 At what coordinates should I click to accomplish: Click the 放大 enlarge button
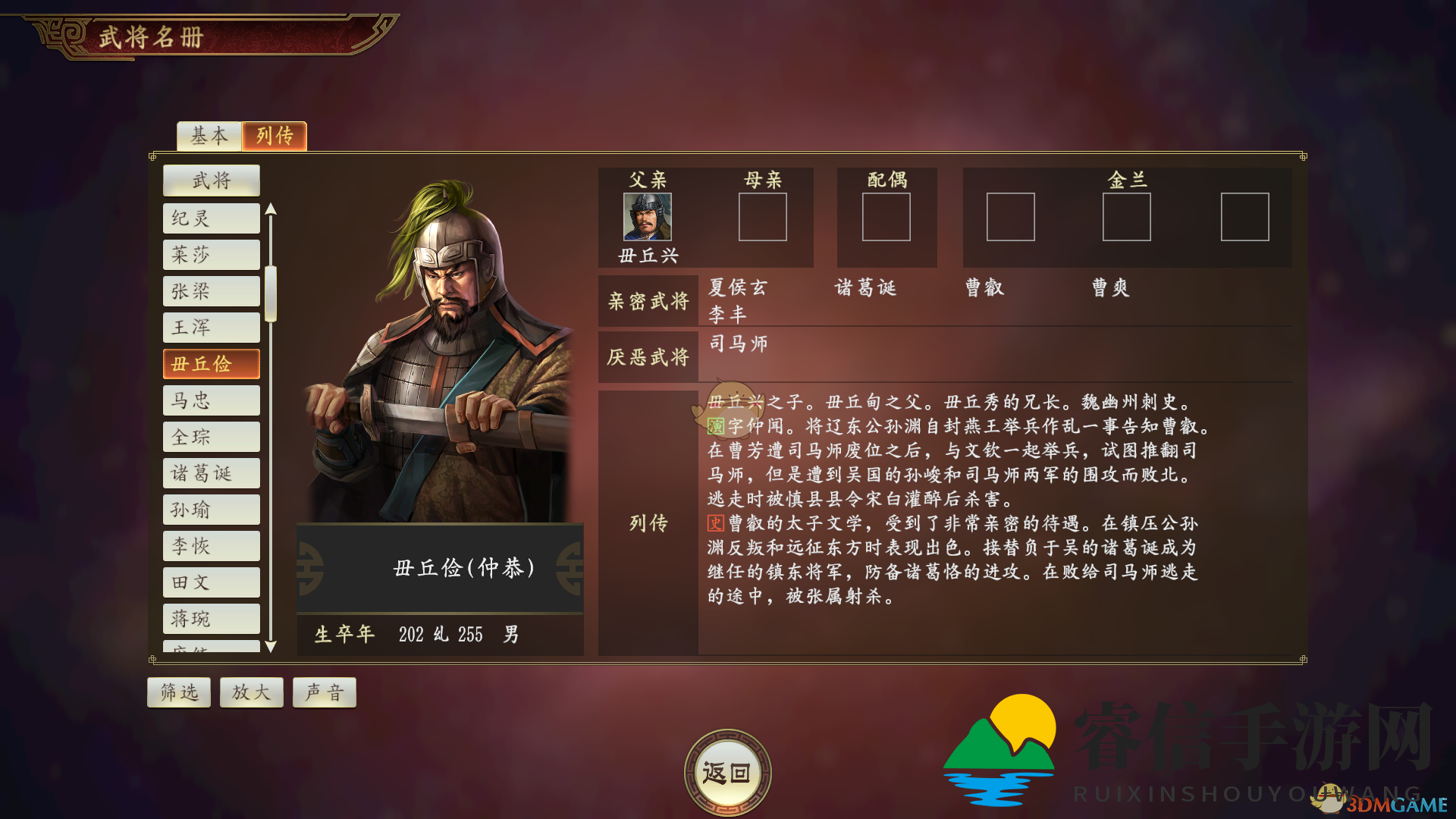(x=252, y=692)
